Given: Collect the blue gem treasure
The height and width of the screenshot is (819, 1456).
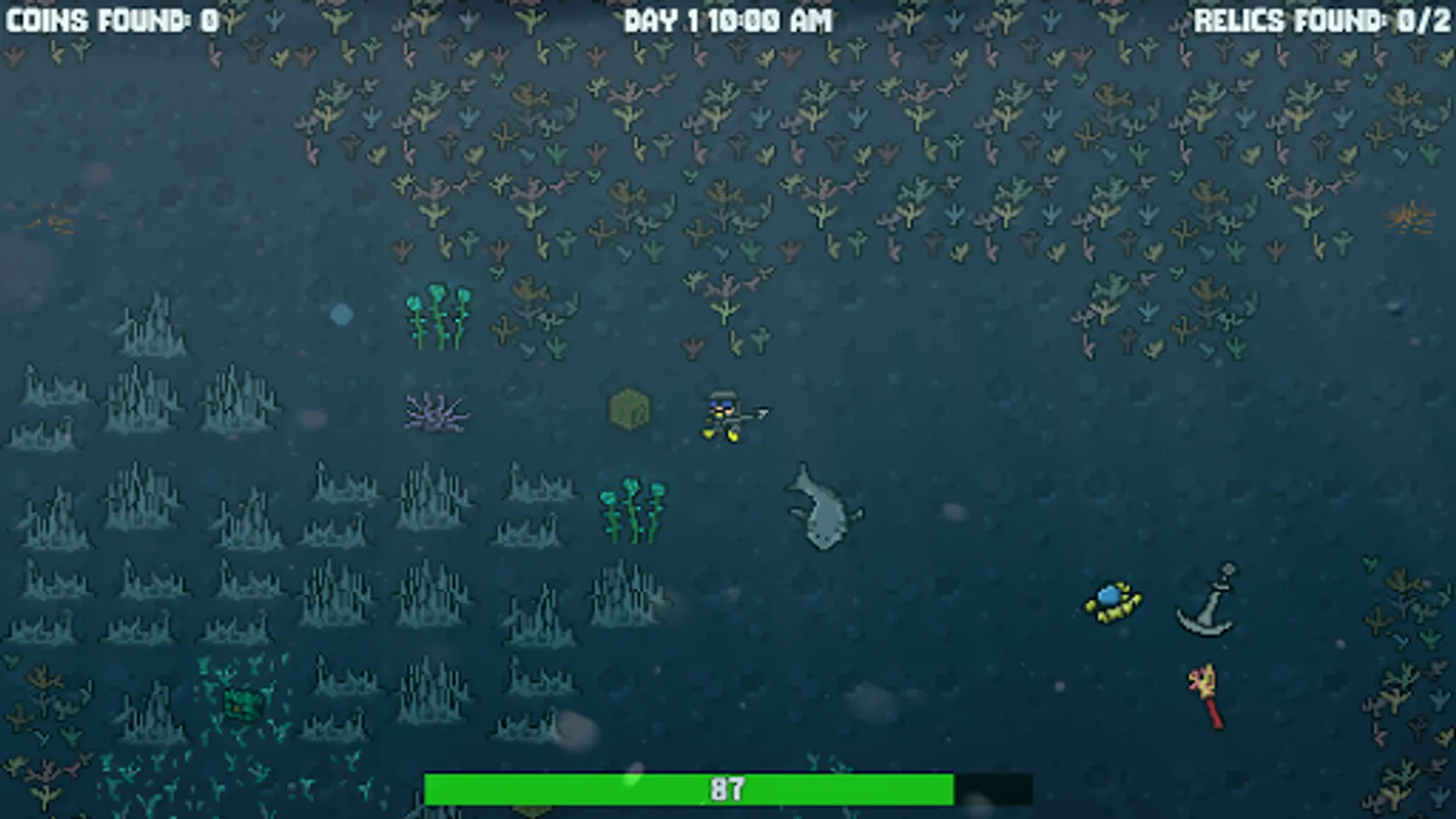Looking at the screenshot, I should [x=1112, y=601].
